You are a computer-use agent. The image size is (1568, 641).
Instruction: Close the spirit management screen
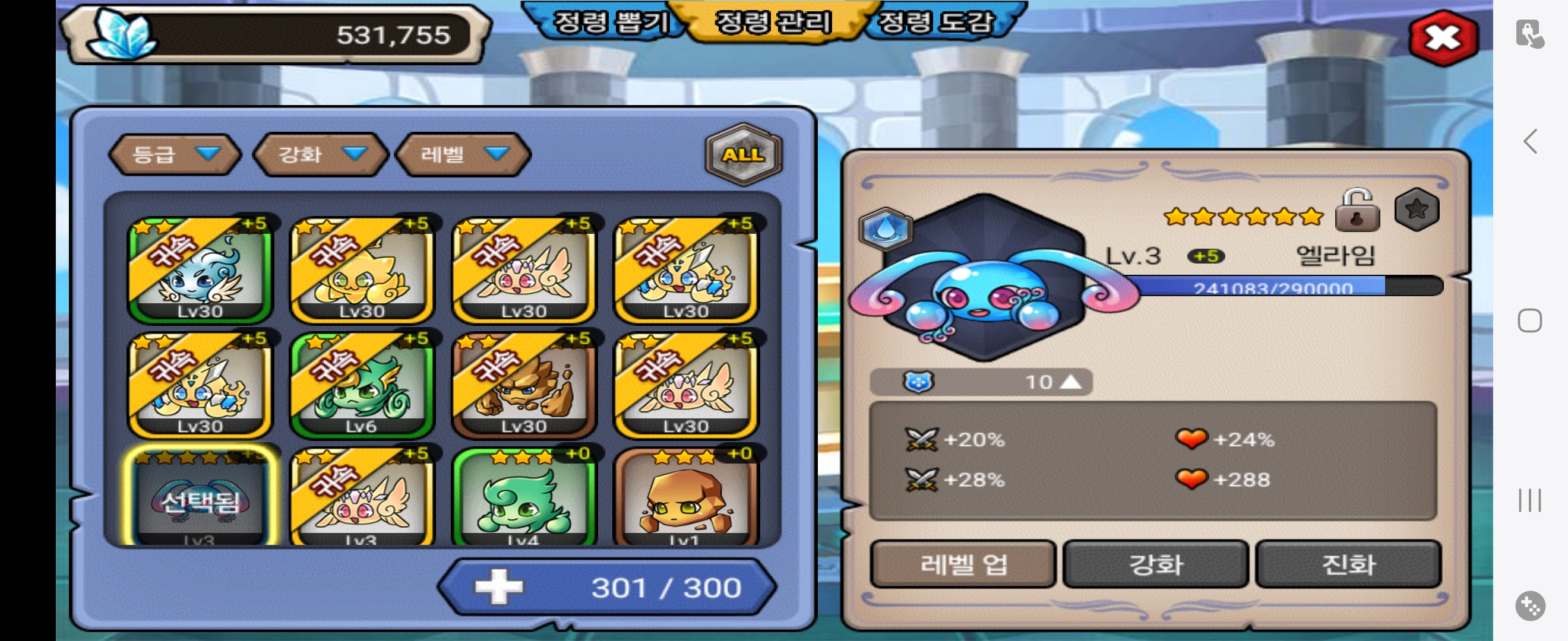point(1443,38)
